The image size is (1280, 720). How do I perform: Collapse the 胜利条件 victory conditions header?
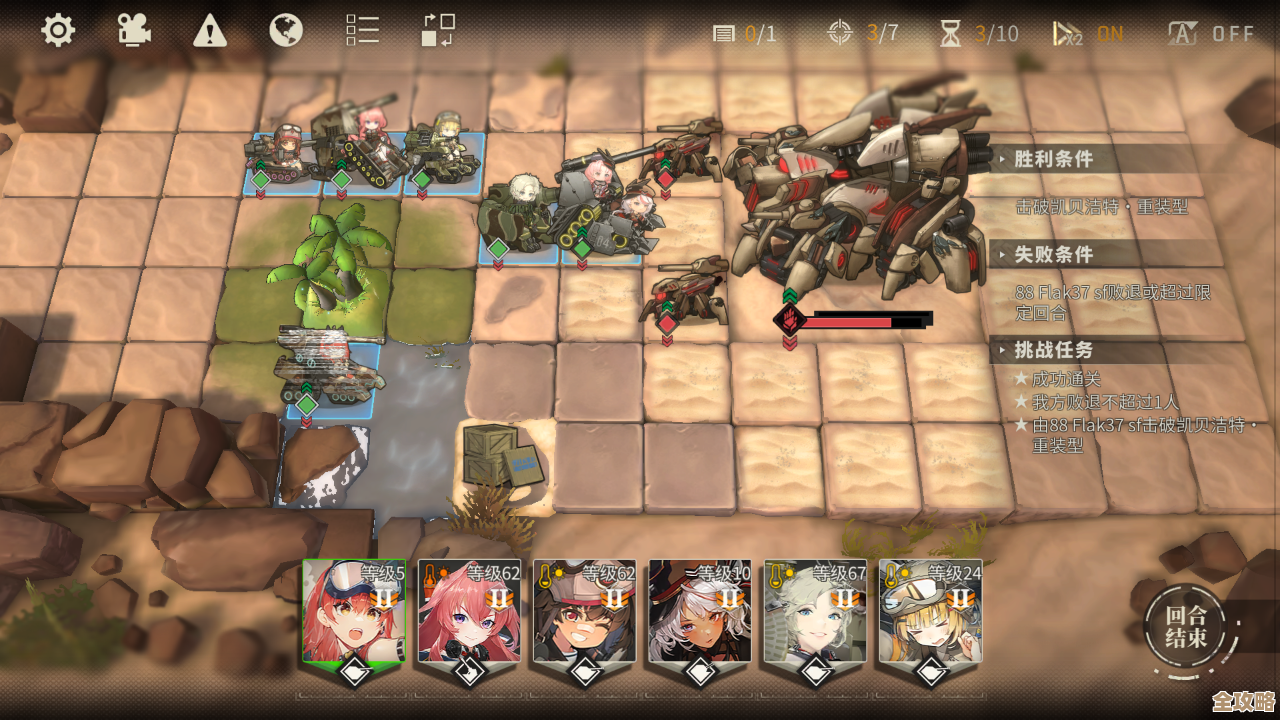click(1054, 159)
